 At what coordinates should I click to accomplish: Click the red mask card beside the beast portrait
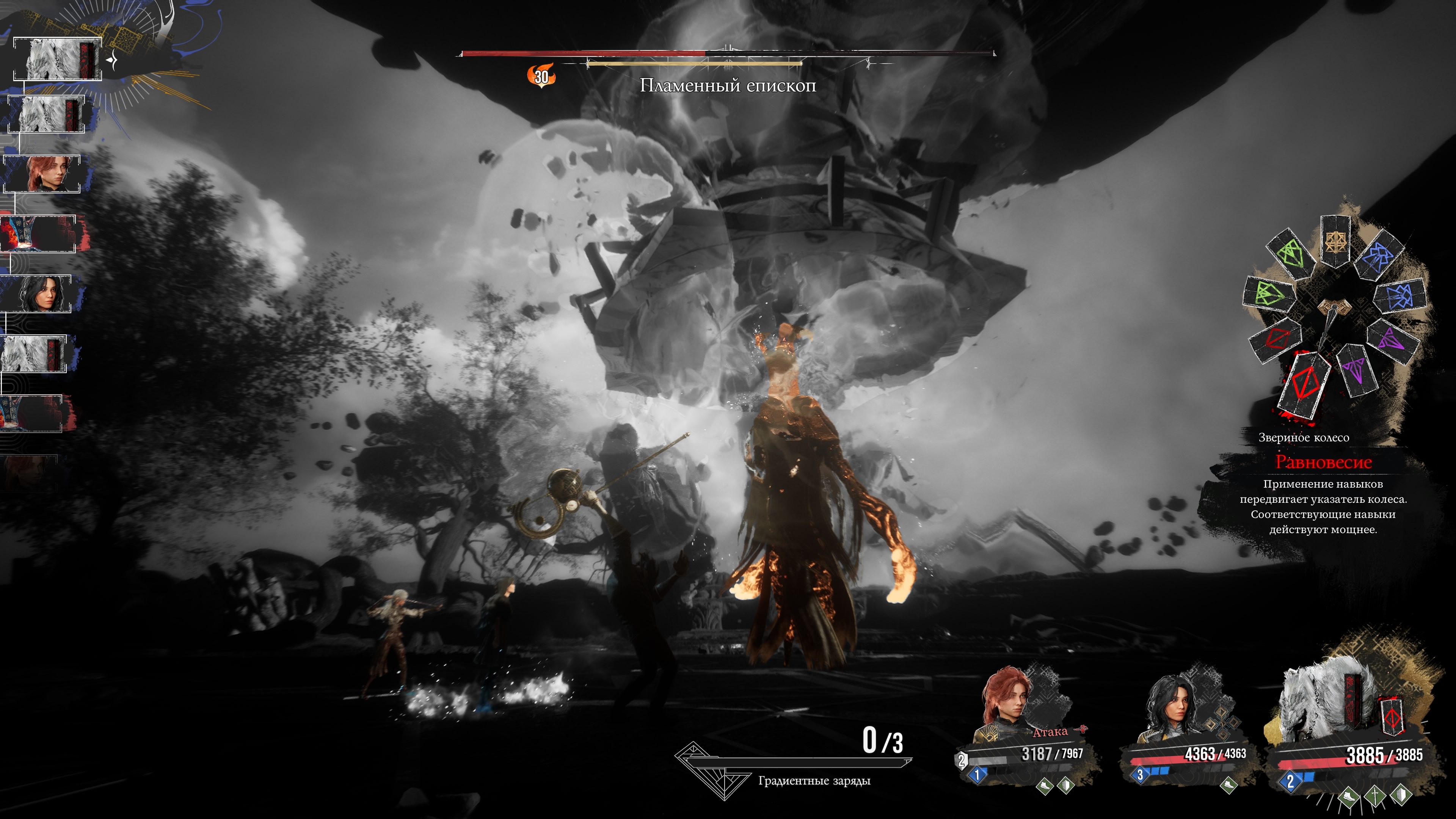click(x=1392, y=719)
